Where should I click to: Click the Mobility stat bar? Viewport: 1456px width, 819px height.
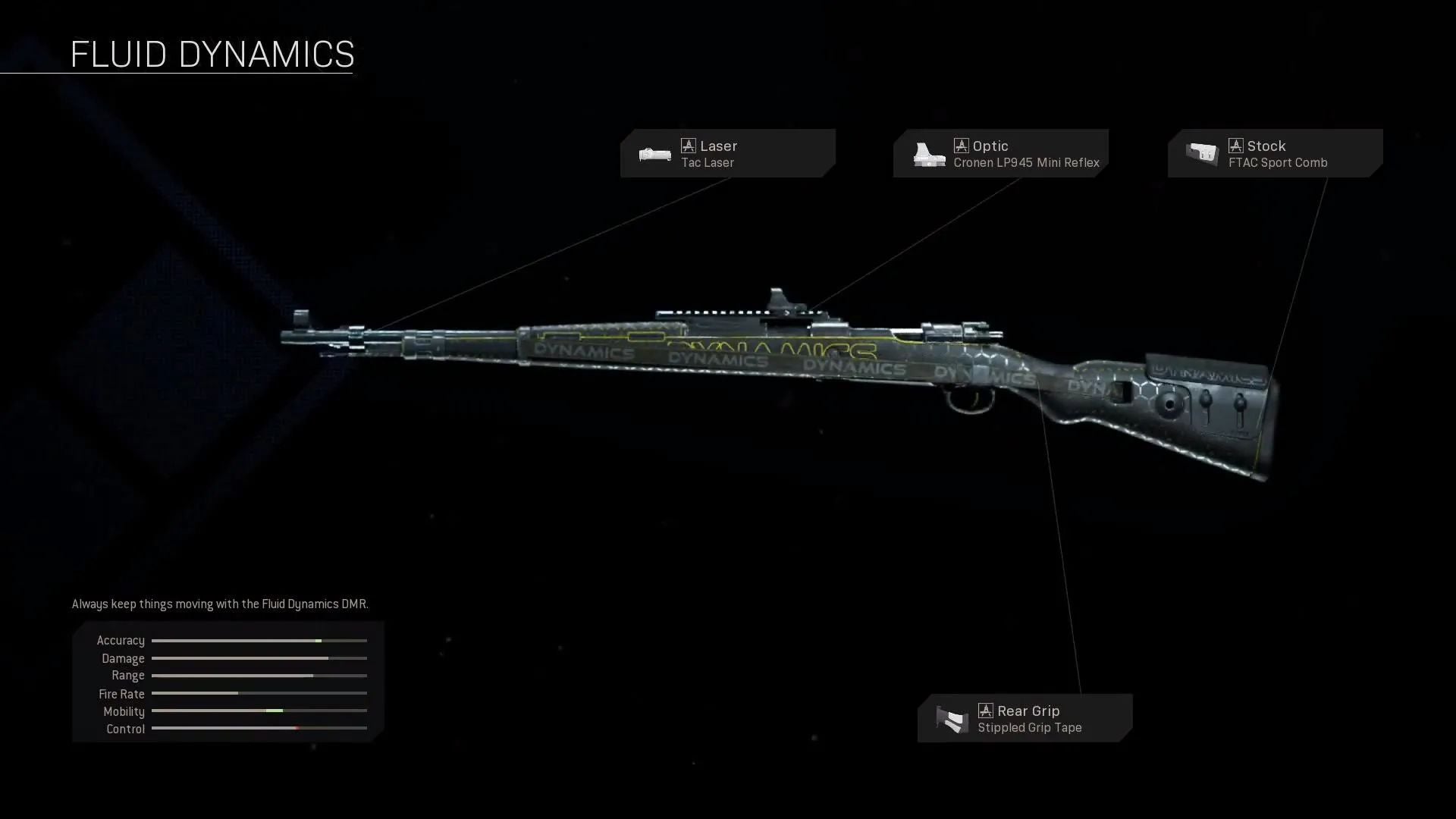click(259, 711)
